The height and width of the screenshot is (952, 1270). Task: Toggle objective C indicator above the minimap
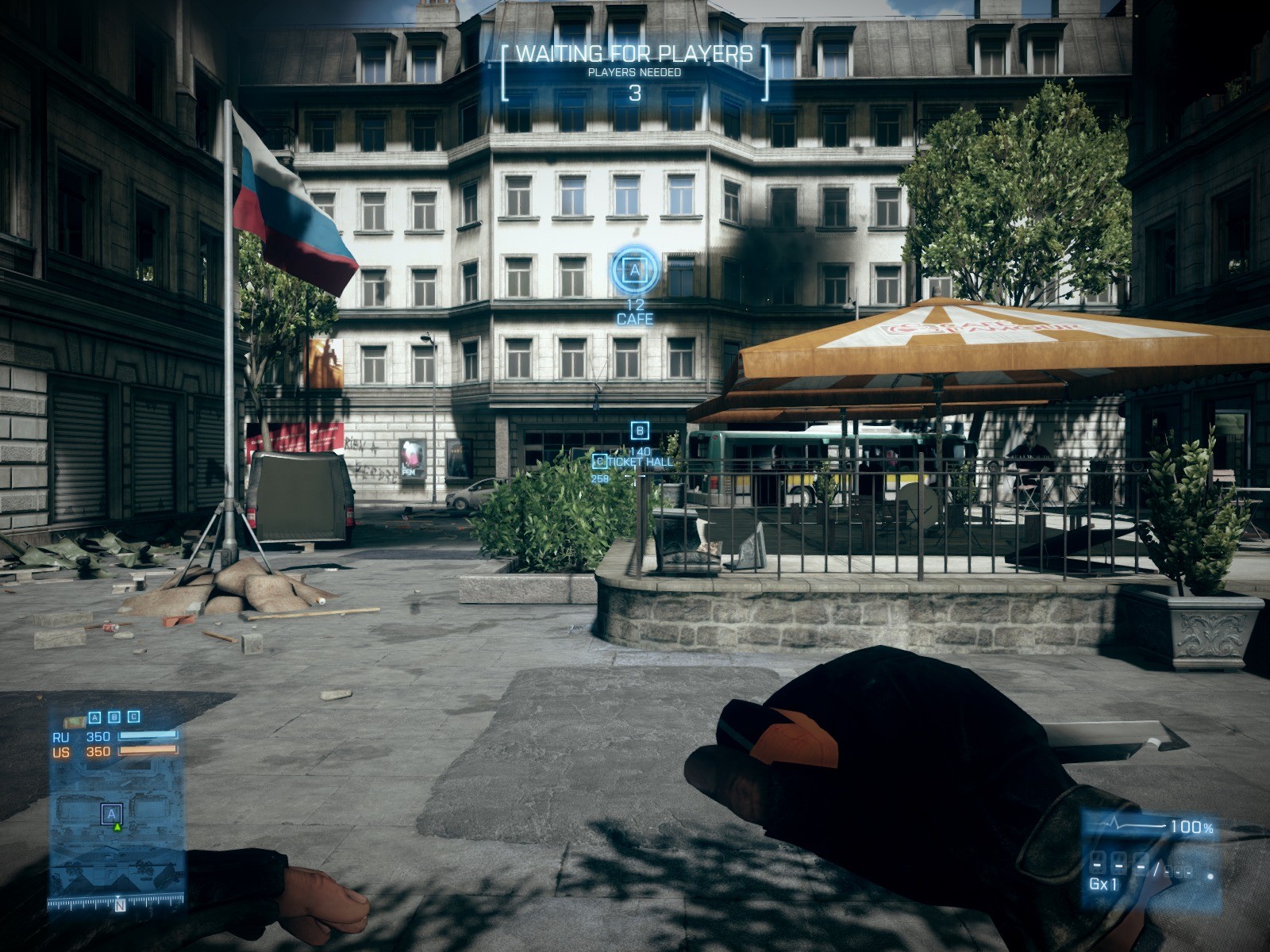(x=133, y=716)
